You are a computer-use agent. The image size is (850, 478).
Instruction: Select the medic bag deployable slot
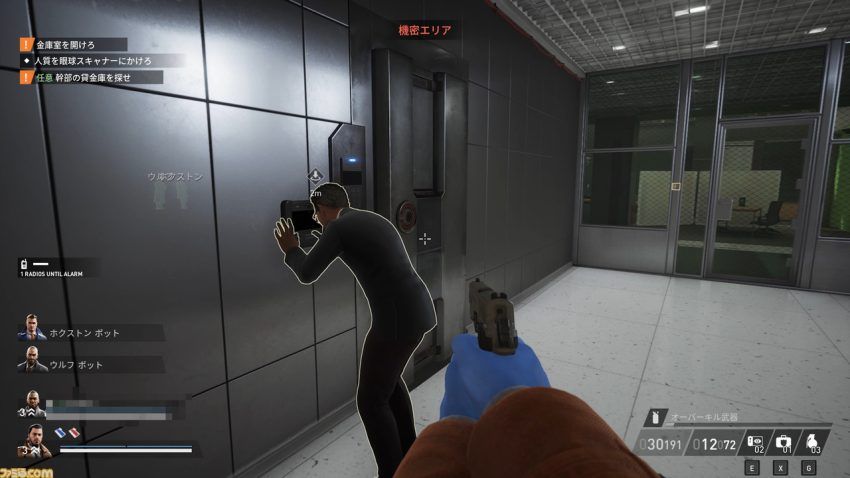[x=783, y=441]
